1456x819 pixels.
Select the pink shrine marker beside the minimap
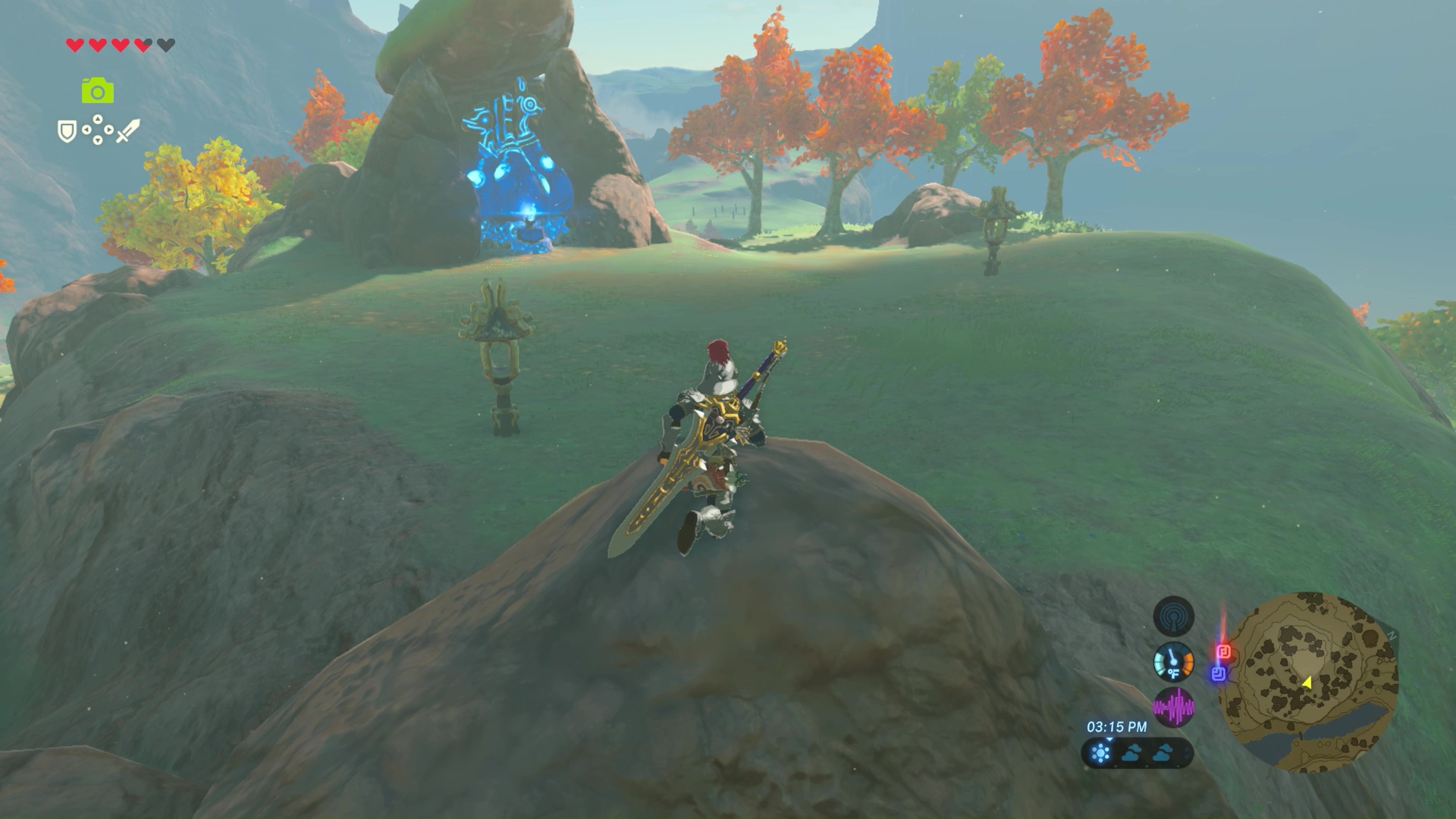click(x=1223, y=651)
